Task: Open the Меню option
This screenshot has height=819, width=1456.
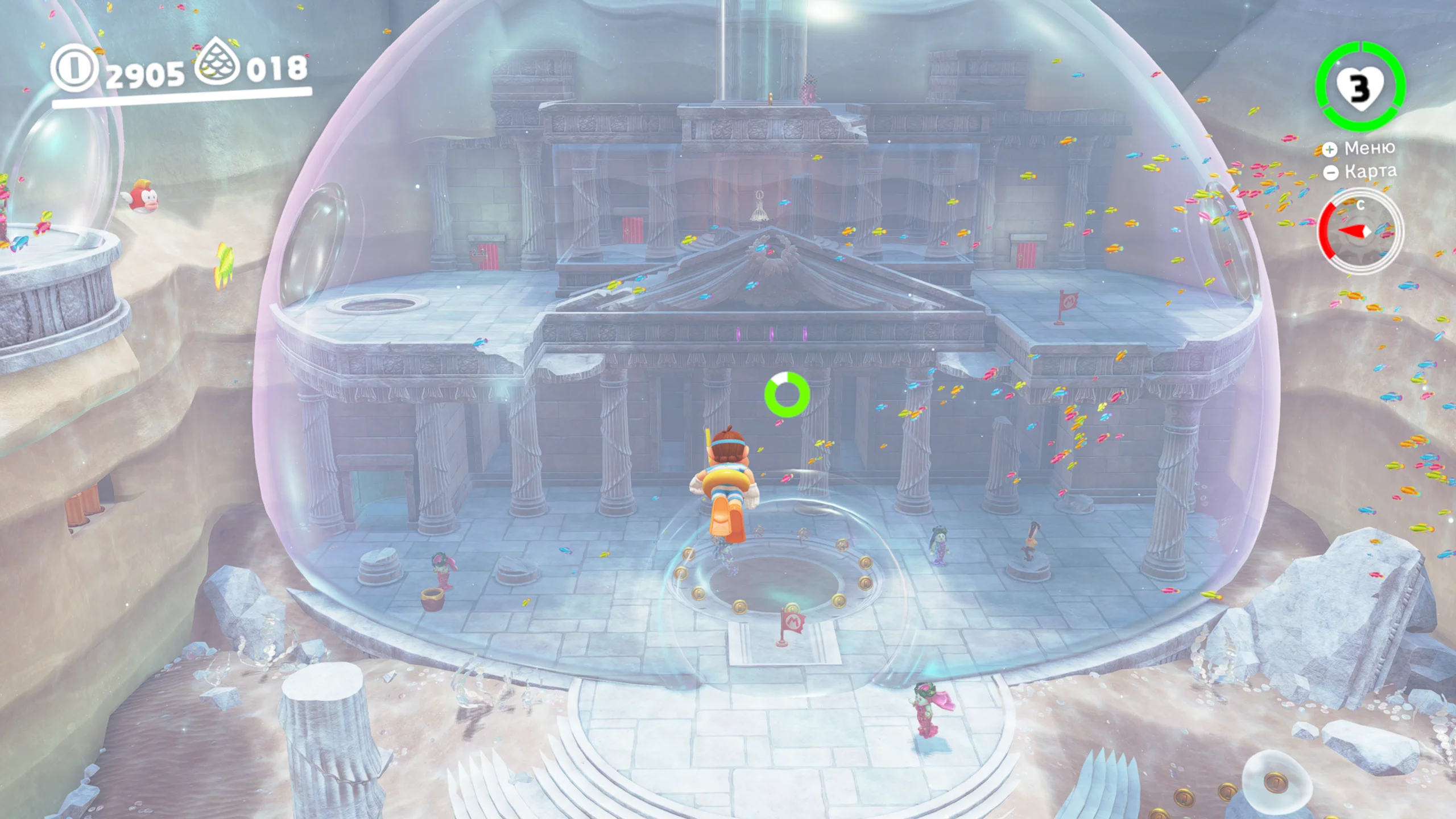Action: point(1360,148)
